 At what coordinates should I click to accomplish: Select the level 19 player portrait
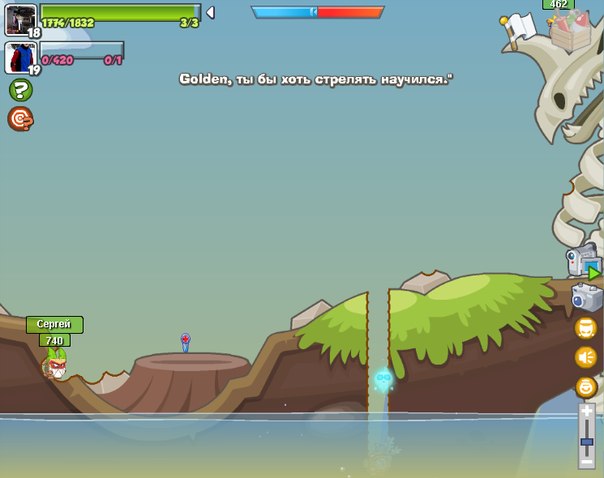[x=20, y=57]
